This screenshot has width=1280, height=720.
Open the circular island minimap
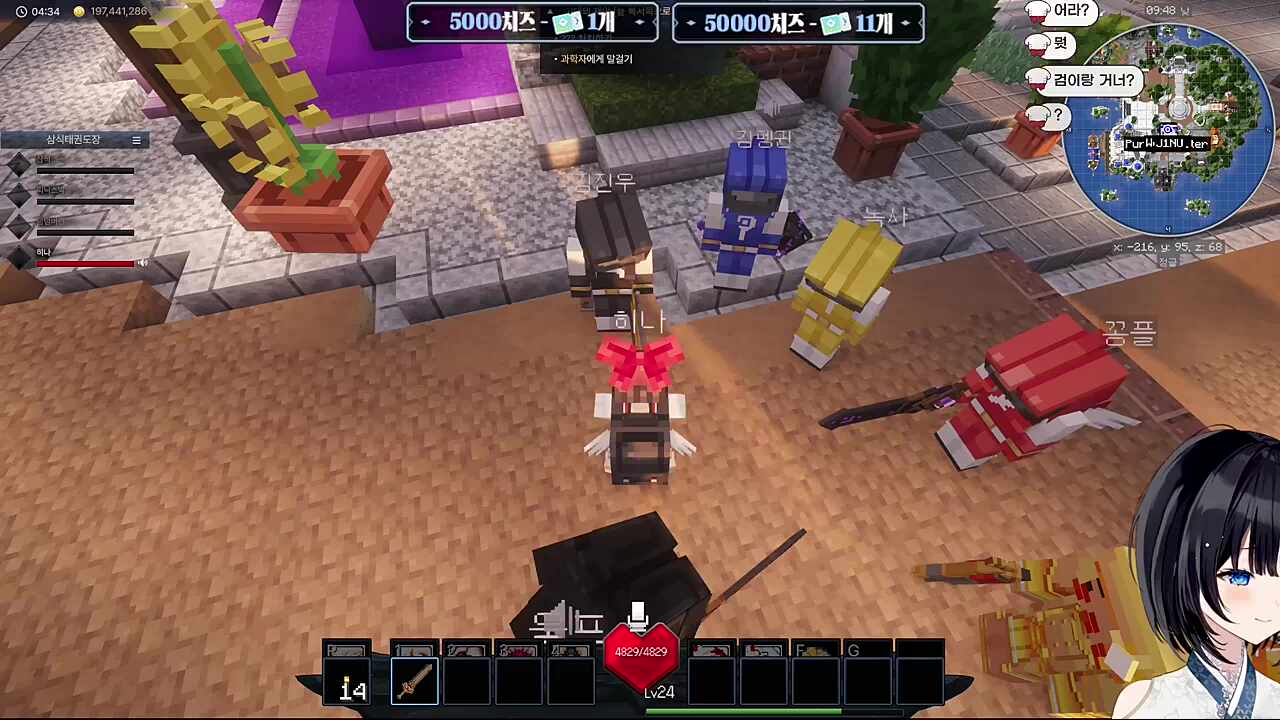click(1169, 130)
